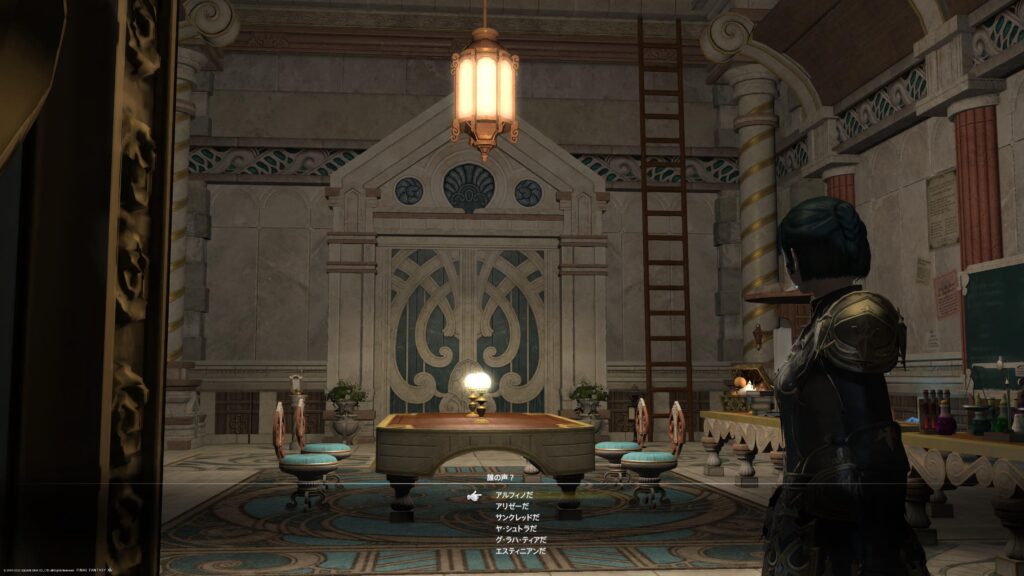1024x576 pixels.
Task: Pick the サンクレッドだ dialogue option
Action: 518,517
